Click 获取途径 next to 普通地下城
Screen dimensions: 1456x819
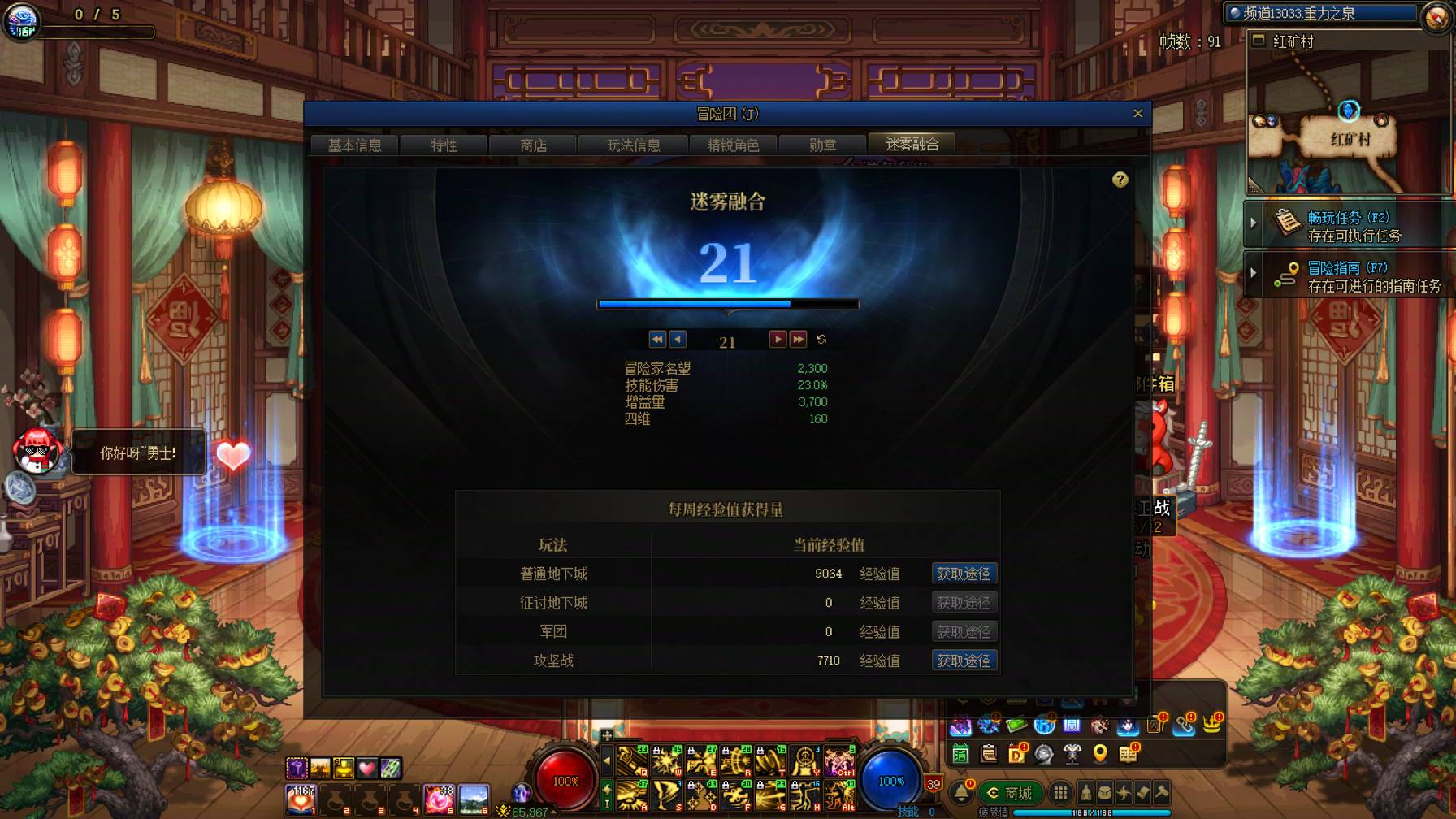point(964,573)
